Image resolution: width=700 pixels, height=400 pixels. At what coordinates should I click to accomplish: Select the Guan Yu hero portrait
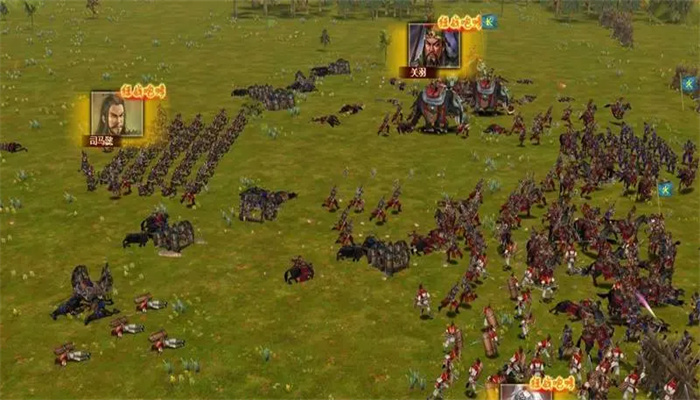pos(433,46)
